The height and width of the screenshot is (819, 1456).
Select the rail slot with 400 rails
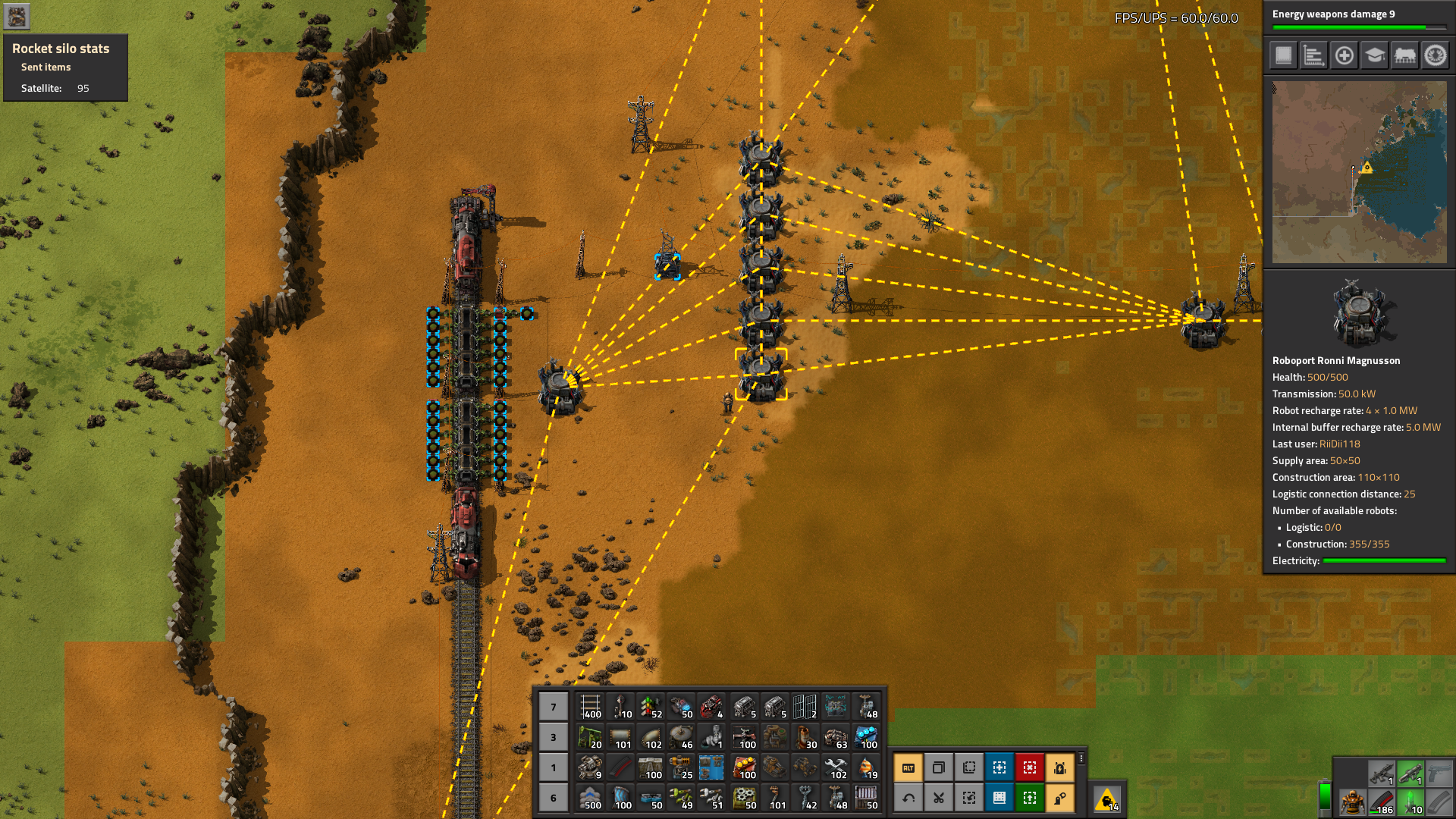tap(591, 707)
